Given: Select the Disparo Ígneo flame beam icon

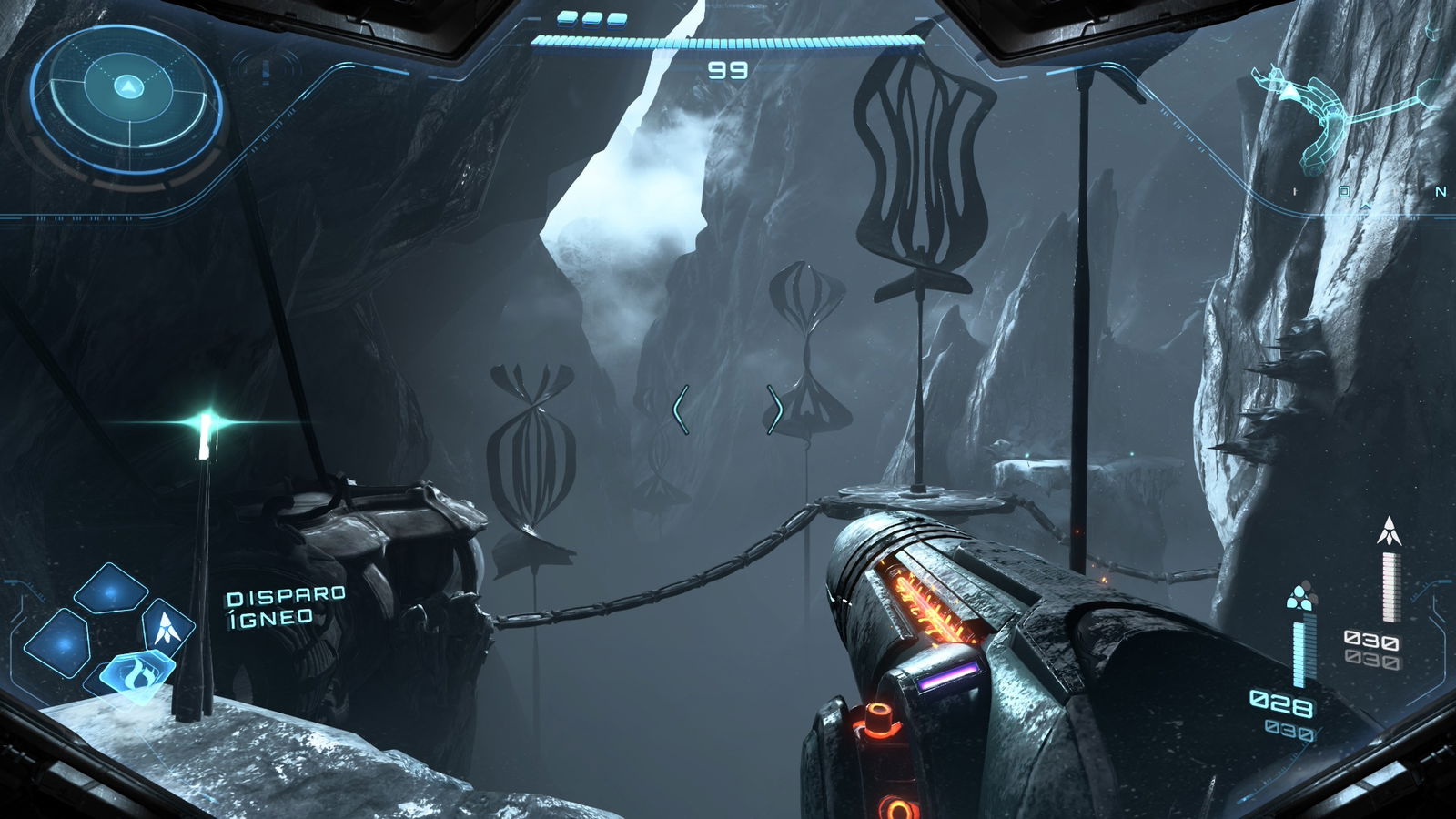Looking at the screenshot, I should click(x=138, y=671).
